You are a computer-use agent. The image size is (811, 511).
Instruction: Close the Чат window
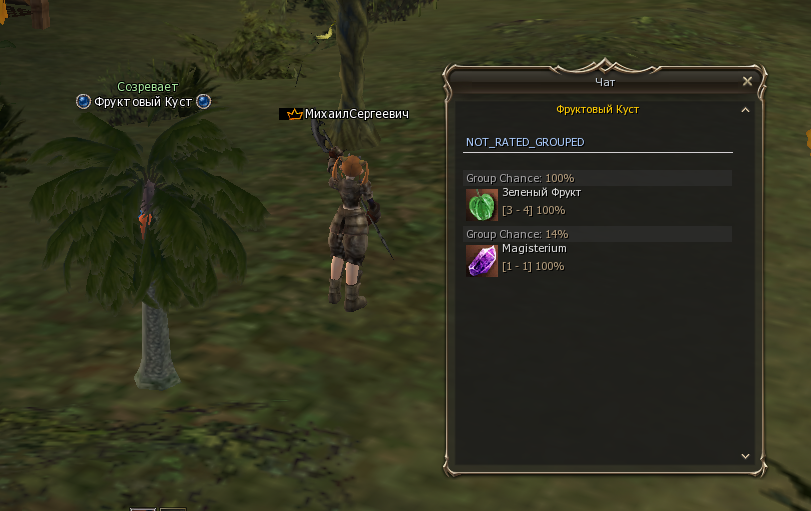(x=747, y=82)
